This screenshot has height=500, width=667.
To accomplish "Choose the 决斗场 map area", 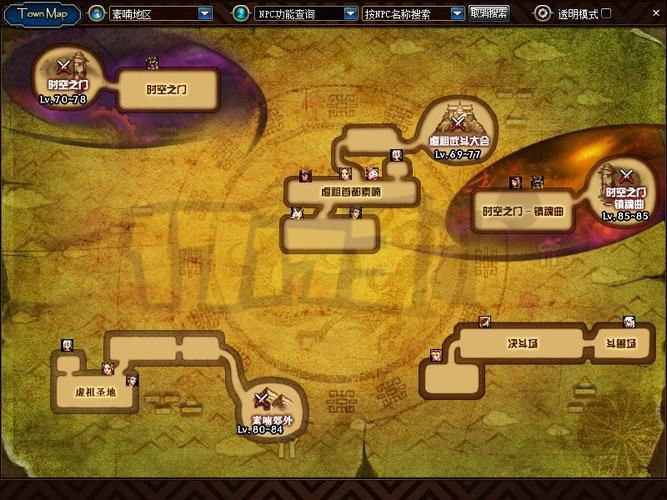I will 522,343.
